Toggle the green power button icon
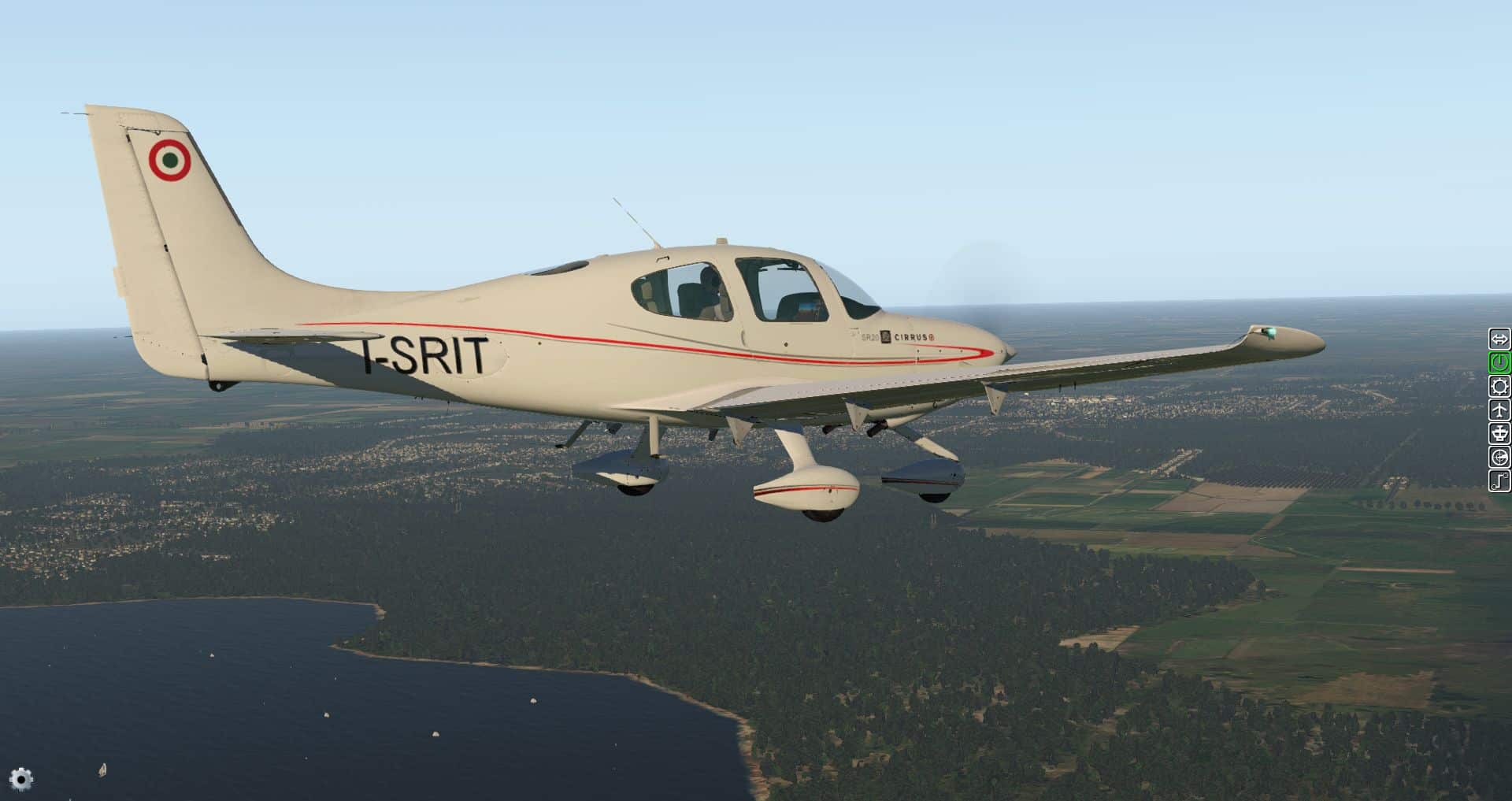 tap(1499, 362)
